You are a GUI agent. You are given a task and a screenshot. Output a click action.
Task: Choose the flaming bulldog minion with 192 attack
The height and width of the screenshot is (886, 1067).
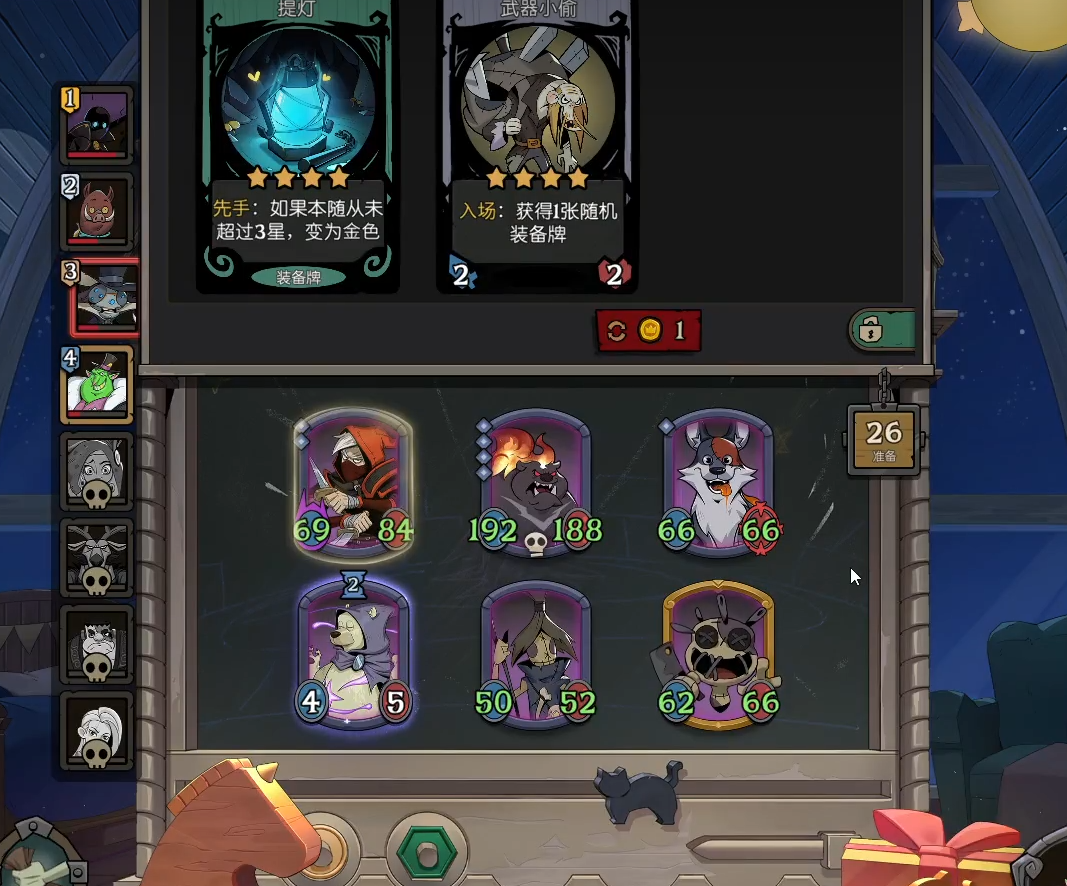pyautogui.click(x=535, y=483)
